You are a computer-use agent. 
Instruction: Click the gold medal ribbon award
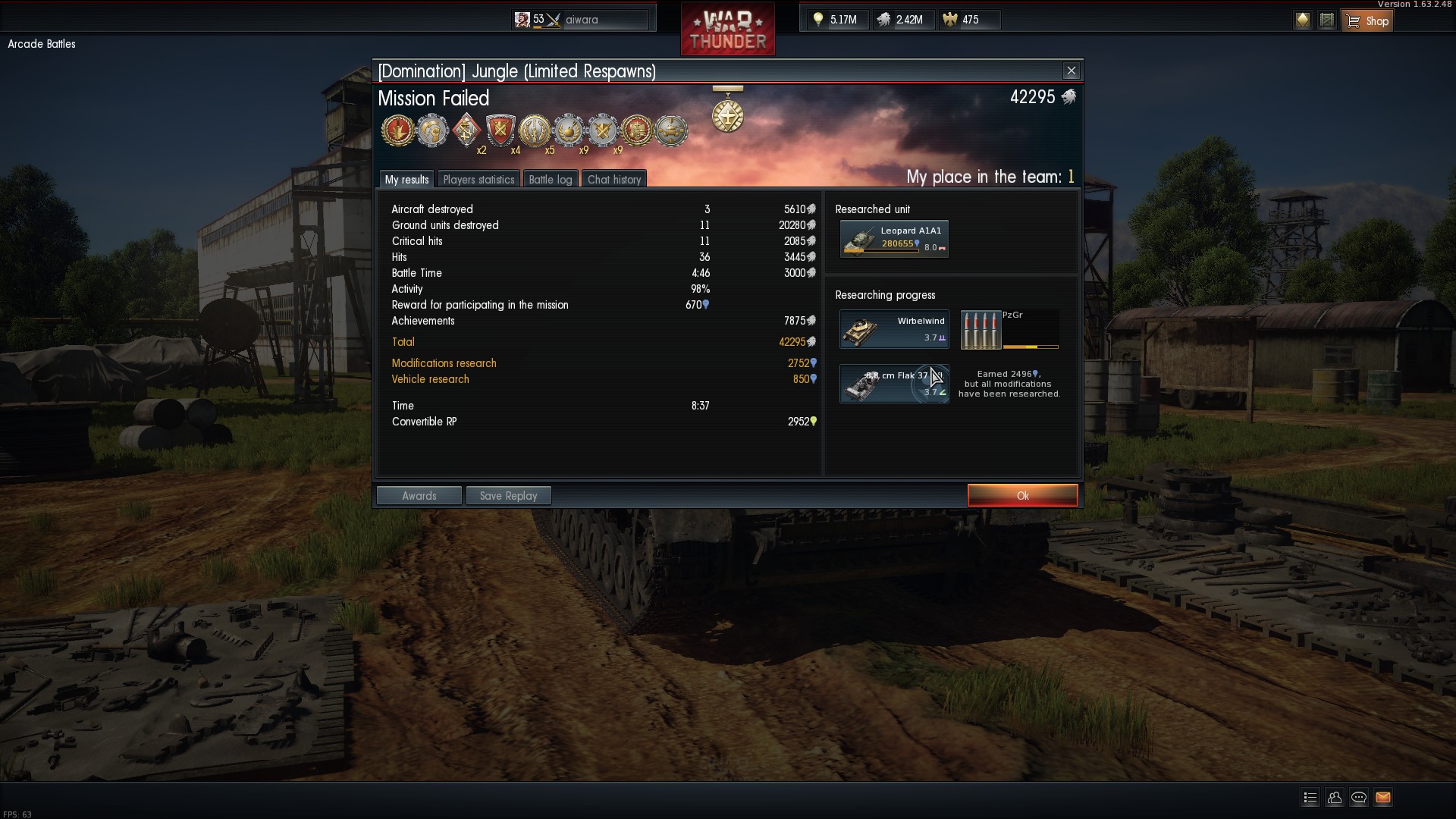click(727, 111)
